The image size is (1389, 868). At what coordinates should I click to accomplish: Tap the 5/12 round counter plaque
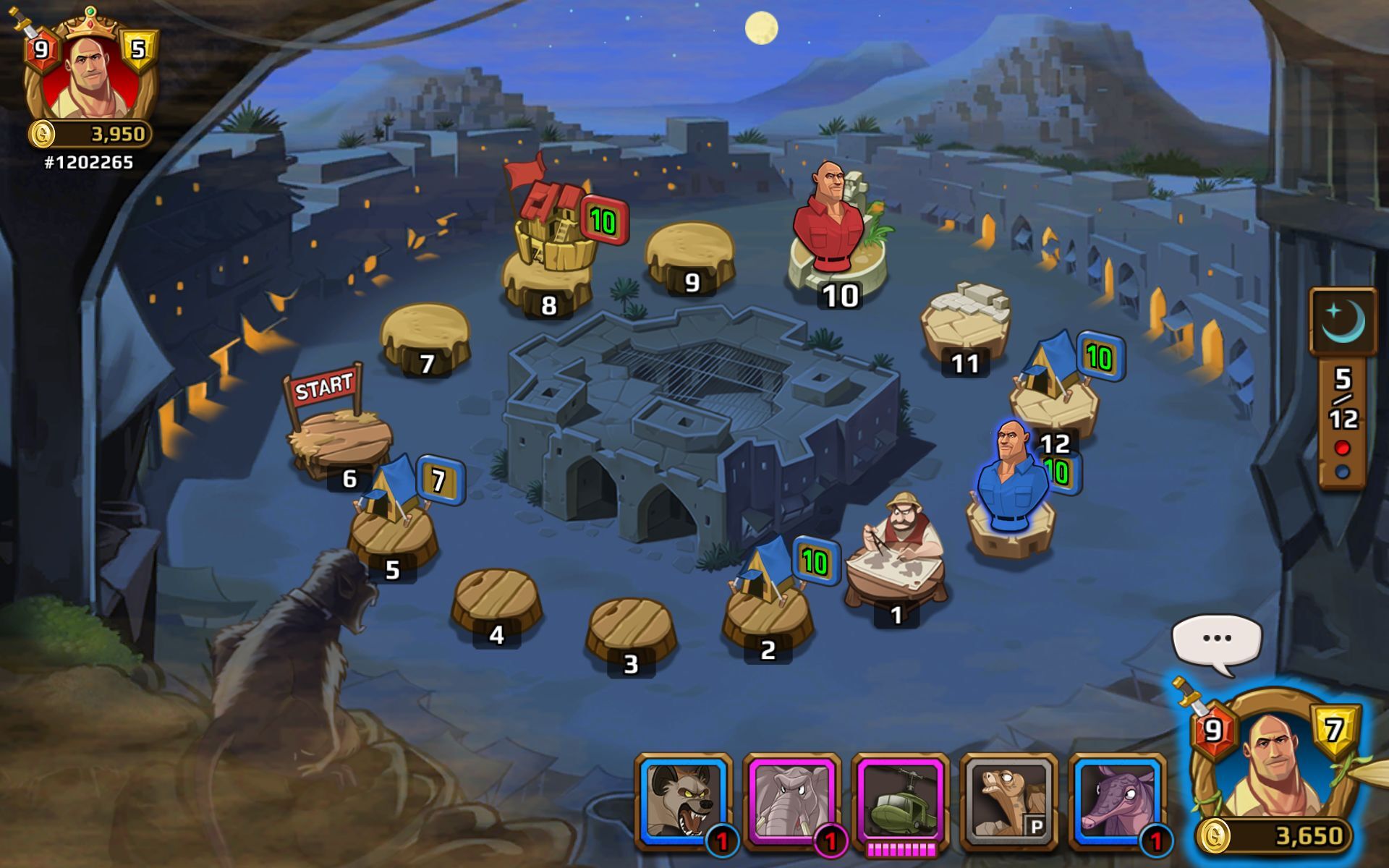(1344, 395)
